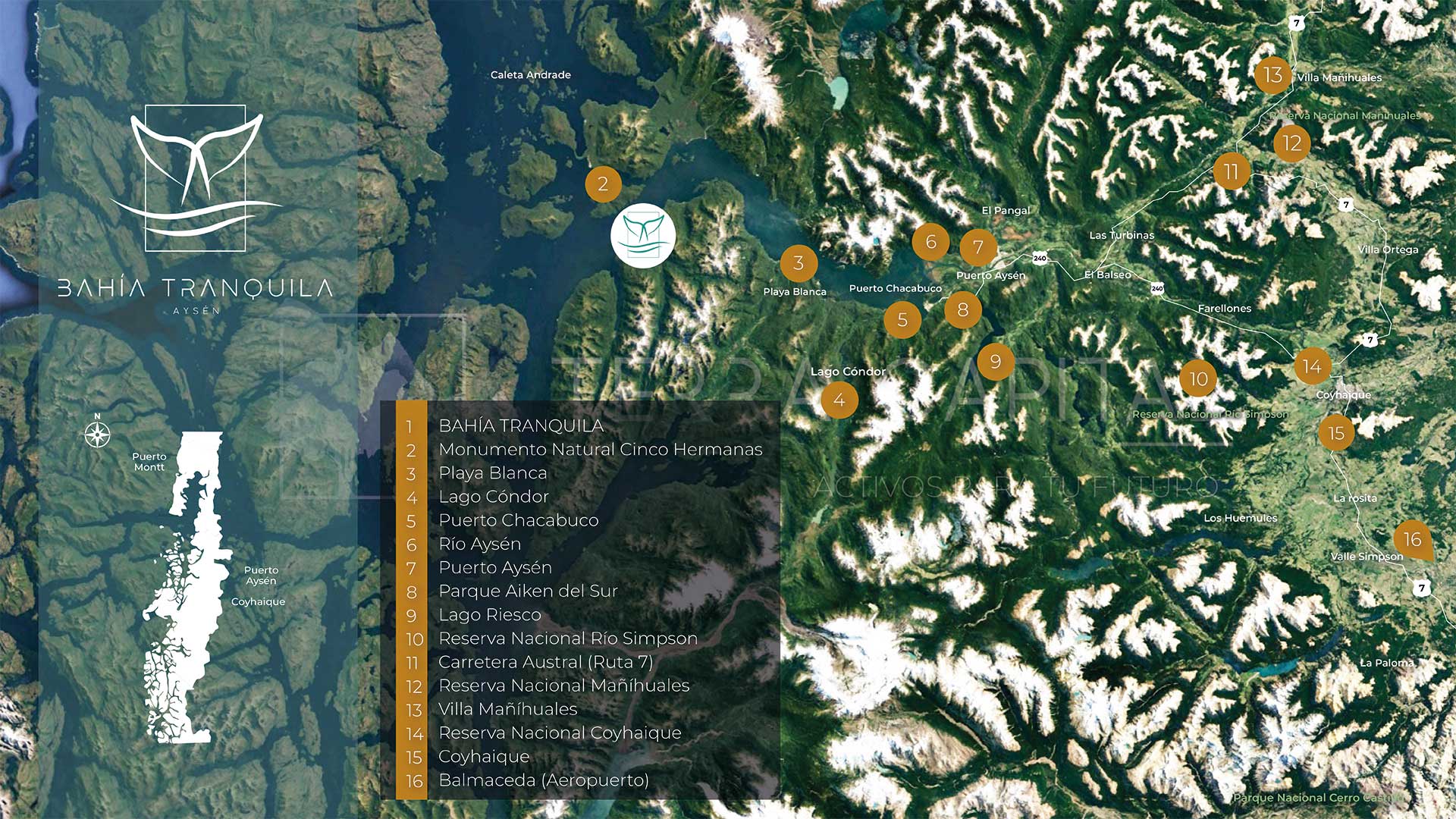Click orange map marker number 10
Image resolution: width=1456 pixels, height=819 pixels.
1198,379
